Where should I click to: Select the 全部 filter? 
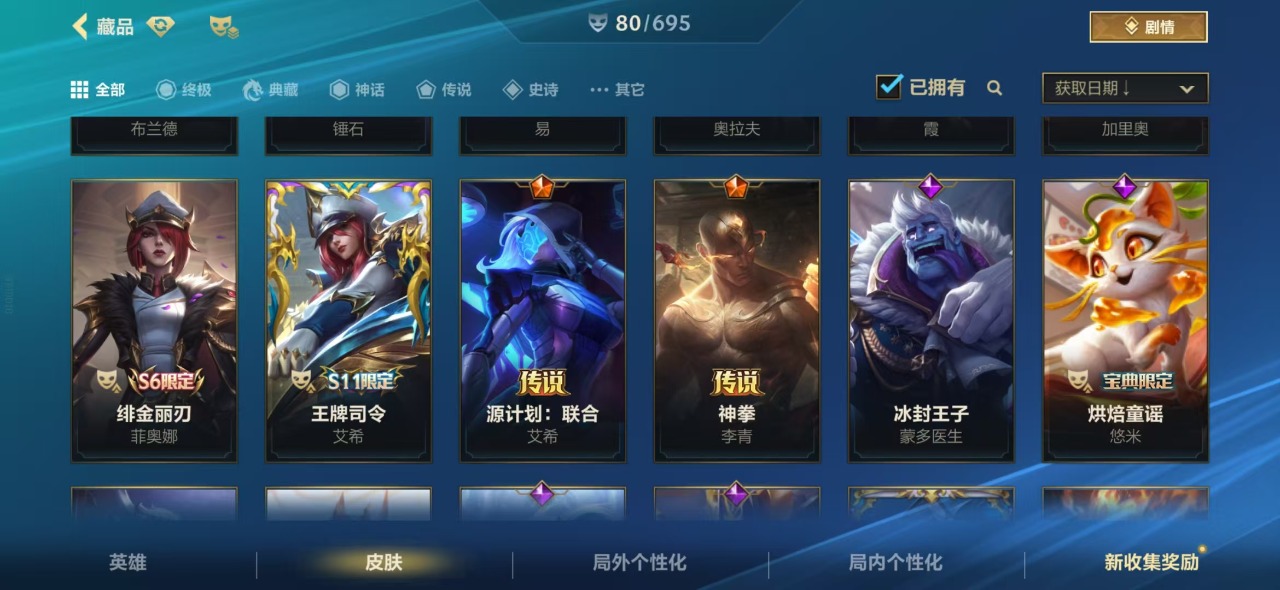tap(98, 90)
